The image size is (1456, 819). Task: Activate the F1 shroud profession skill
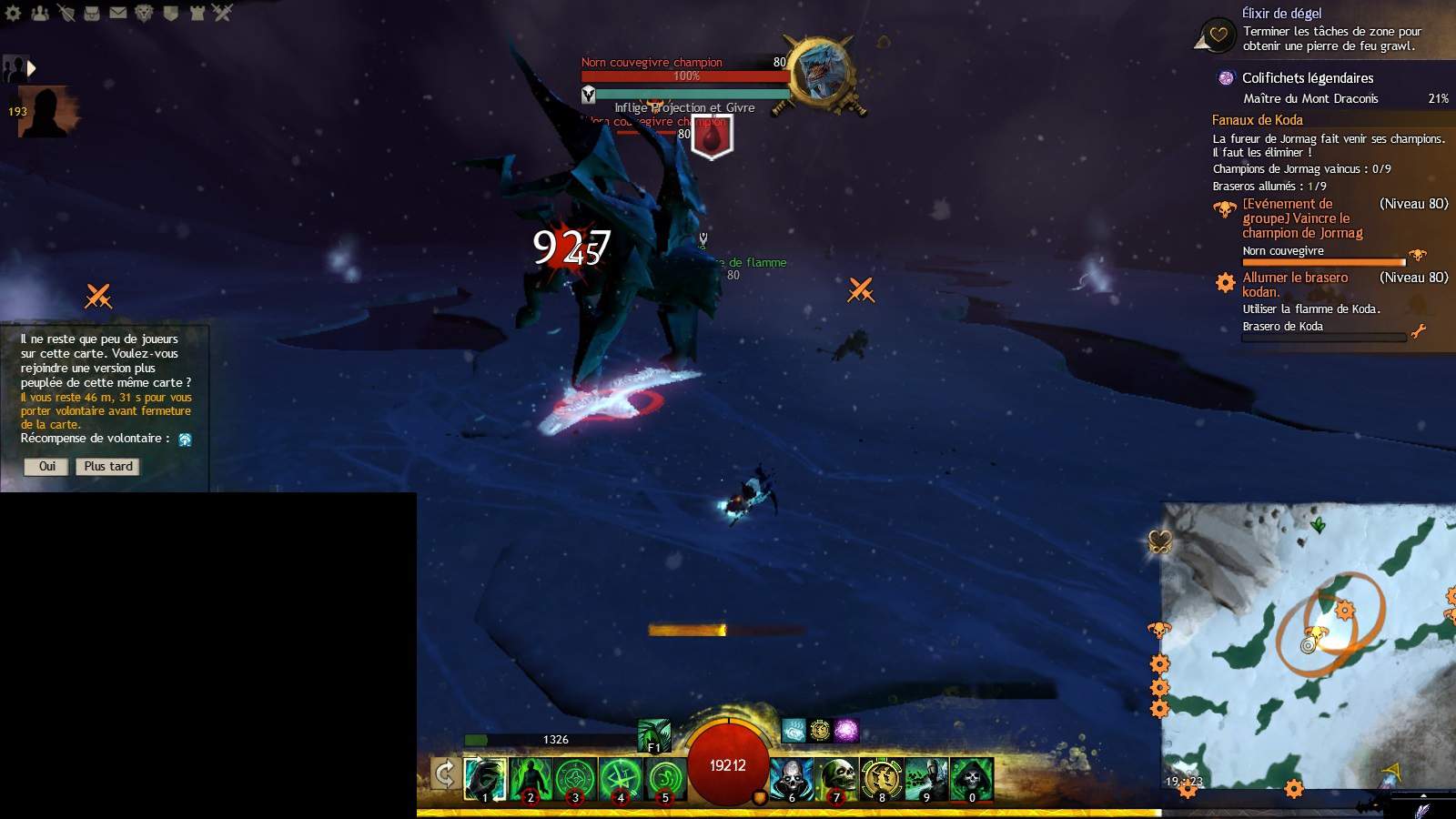pos(654,735)
